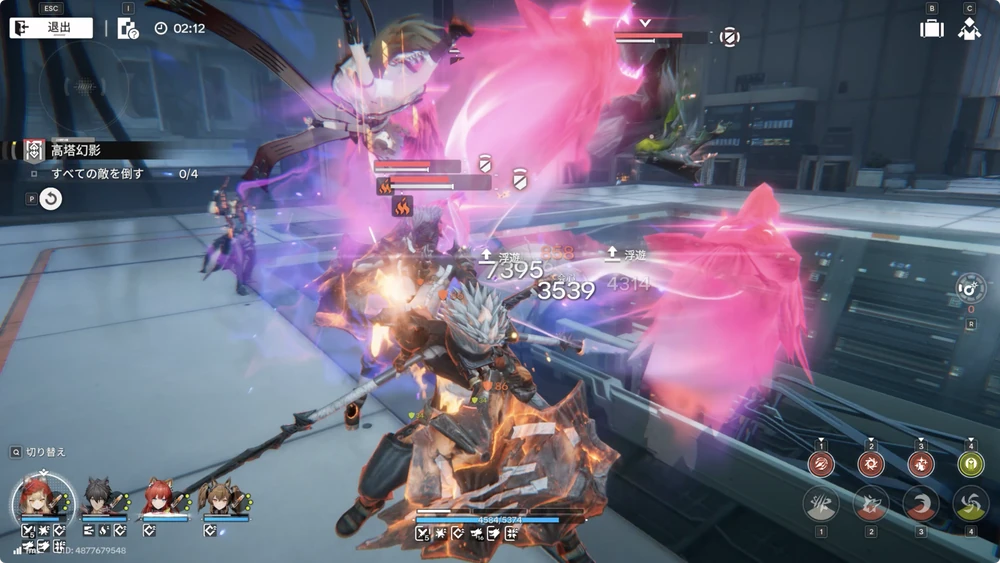Image resolution: width=1000 pixels, height=563 pixels.
Task: Select the 高塔幻影 objective tracker
Action: 75,150
